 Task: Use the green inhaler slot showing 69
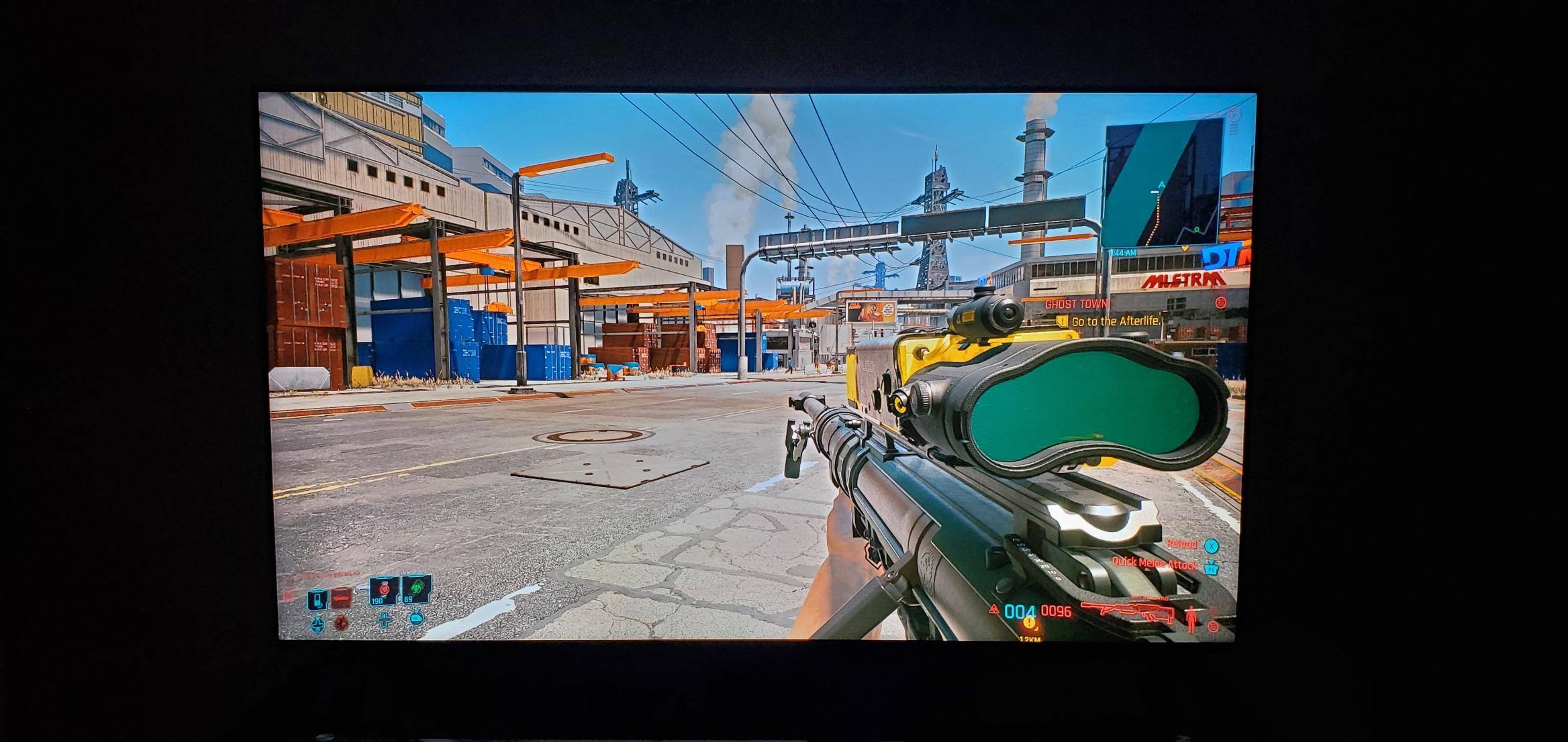point(416,590)
